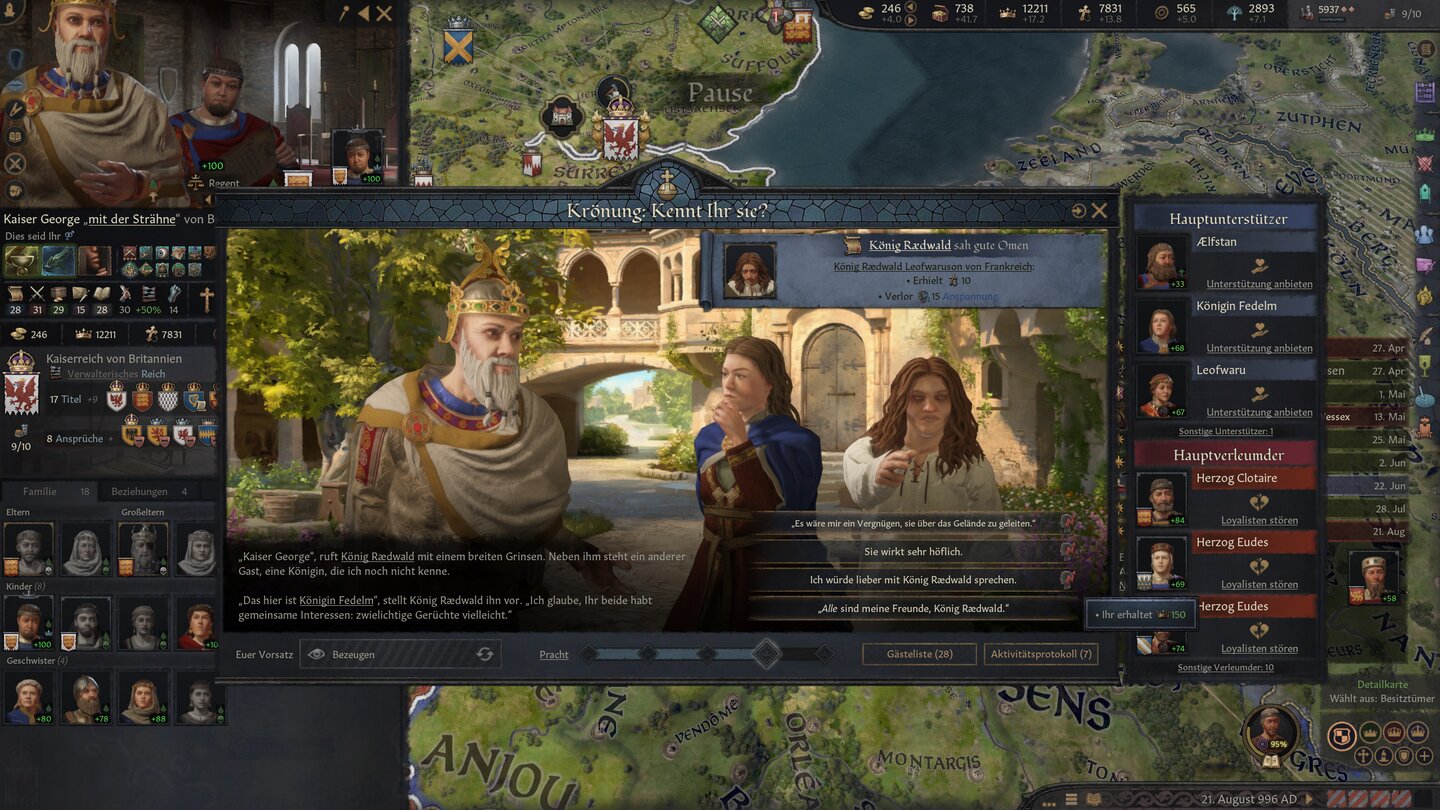Select the green counties map mode button
The width and height of the screenshot is (1440, 810).
click(x=1370, y=732)
